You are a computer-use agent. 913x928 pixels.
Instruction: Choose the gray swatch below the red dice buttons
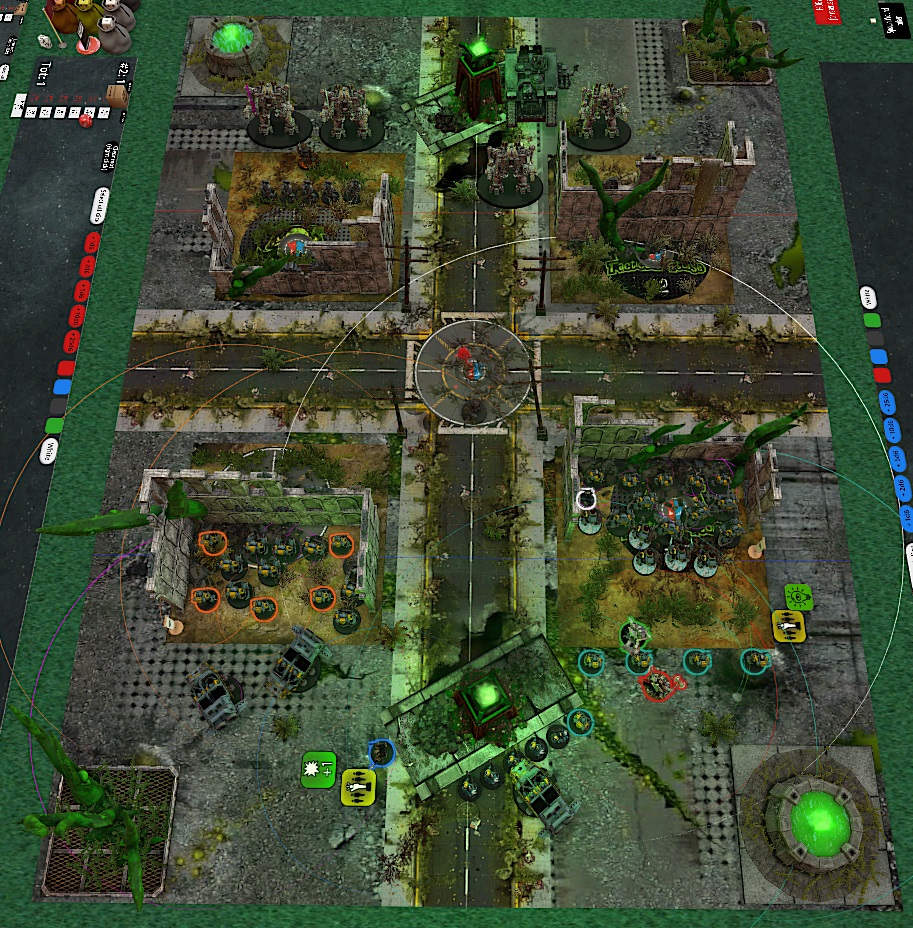pyautogui.click(x=59, y=406)
